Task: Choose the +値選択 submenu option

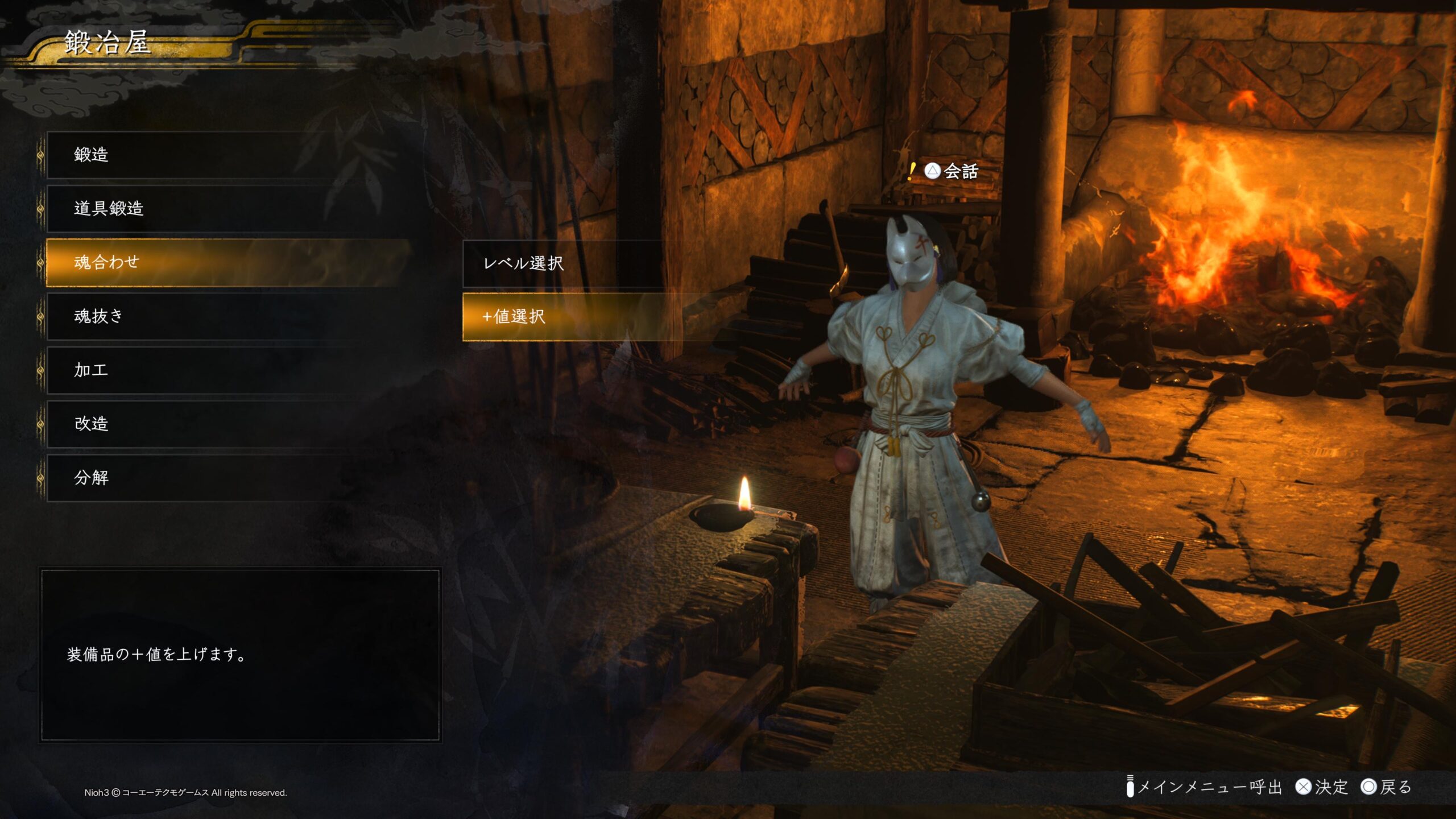Action: coord(563,317)
